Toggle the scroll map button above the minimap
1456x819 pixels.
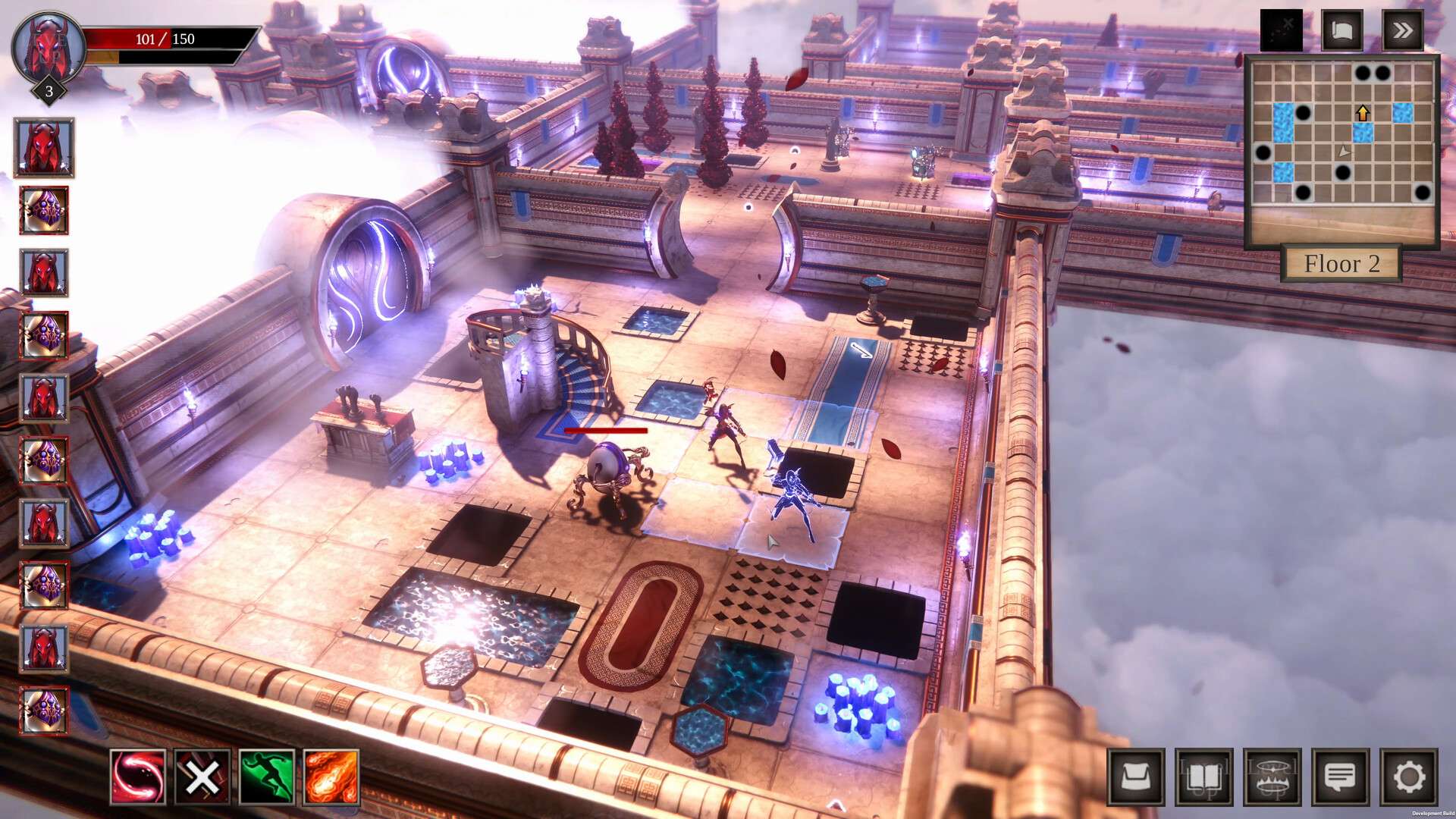1341,30
